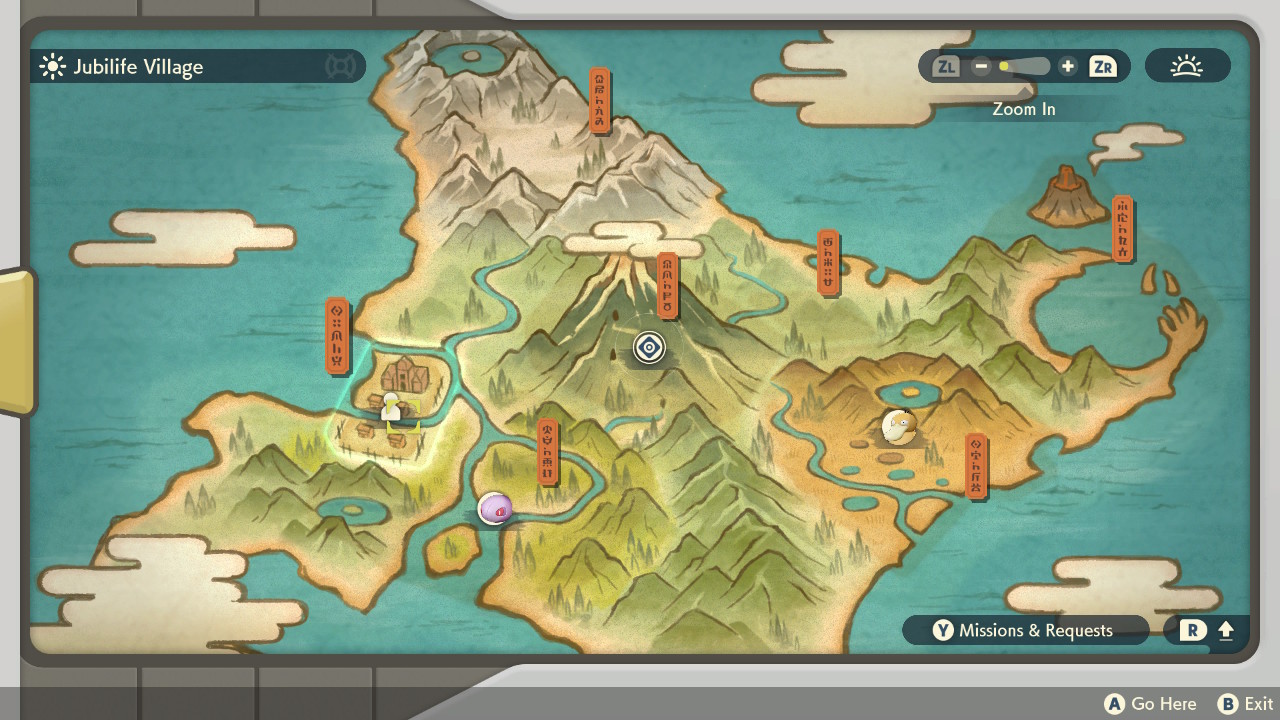Select the orange sign beside the volcano island
This screenshot has height=720, width=1280.
point(1122,228)
